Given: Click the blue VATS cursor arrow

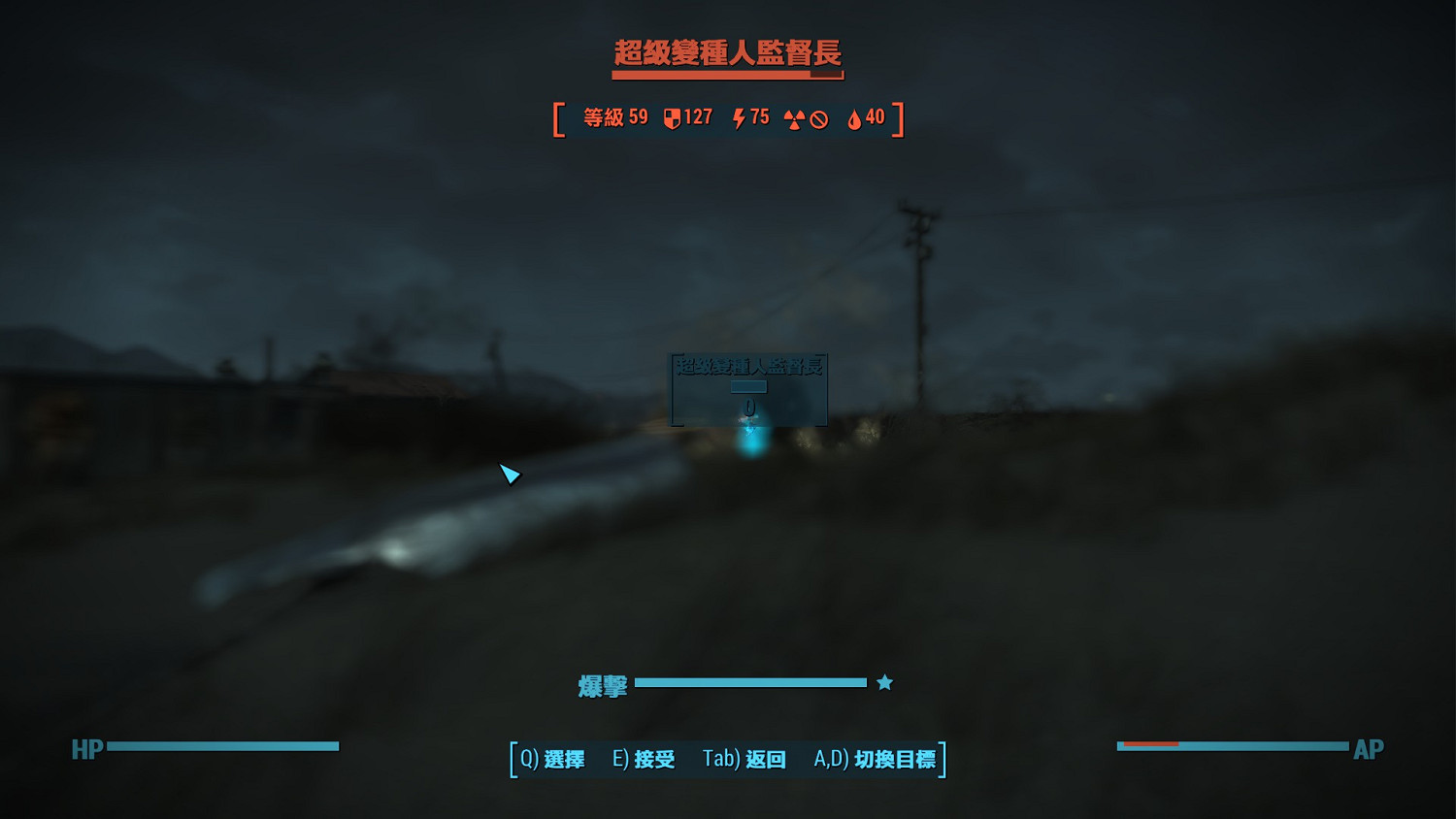Looking at the screenshot, I should click(509, 475).
